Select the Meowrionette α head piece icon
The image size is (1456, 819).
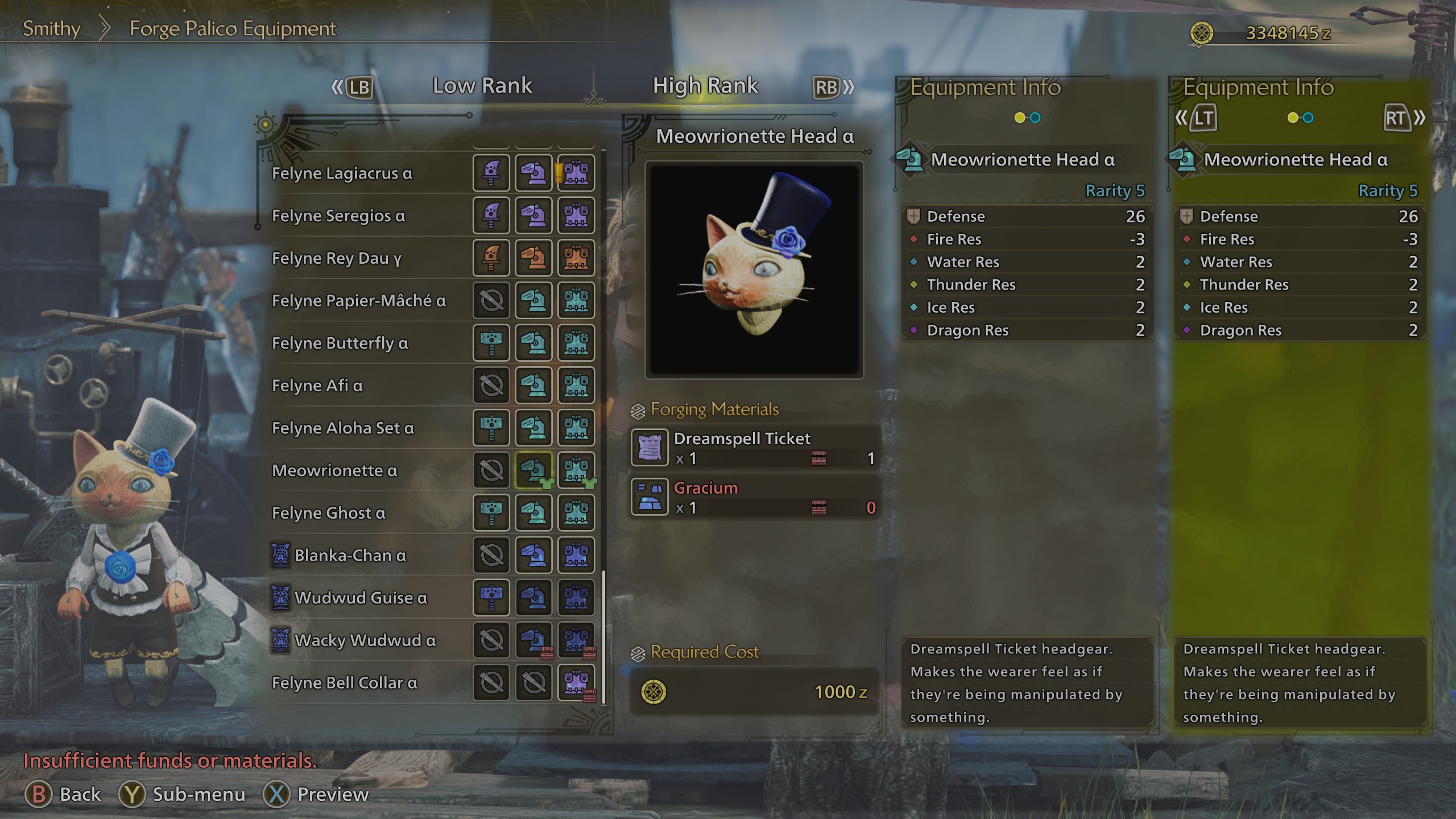[x=533, y=471]
